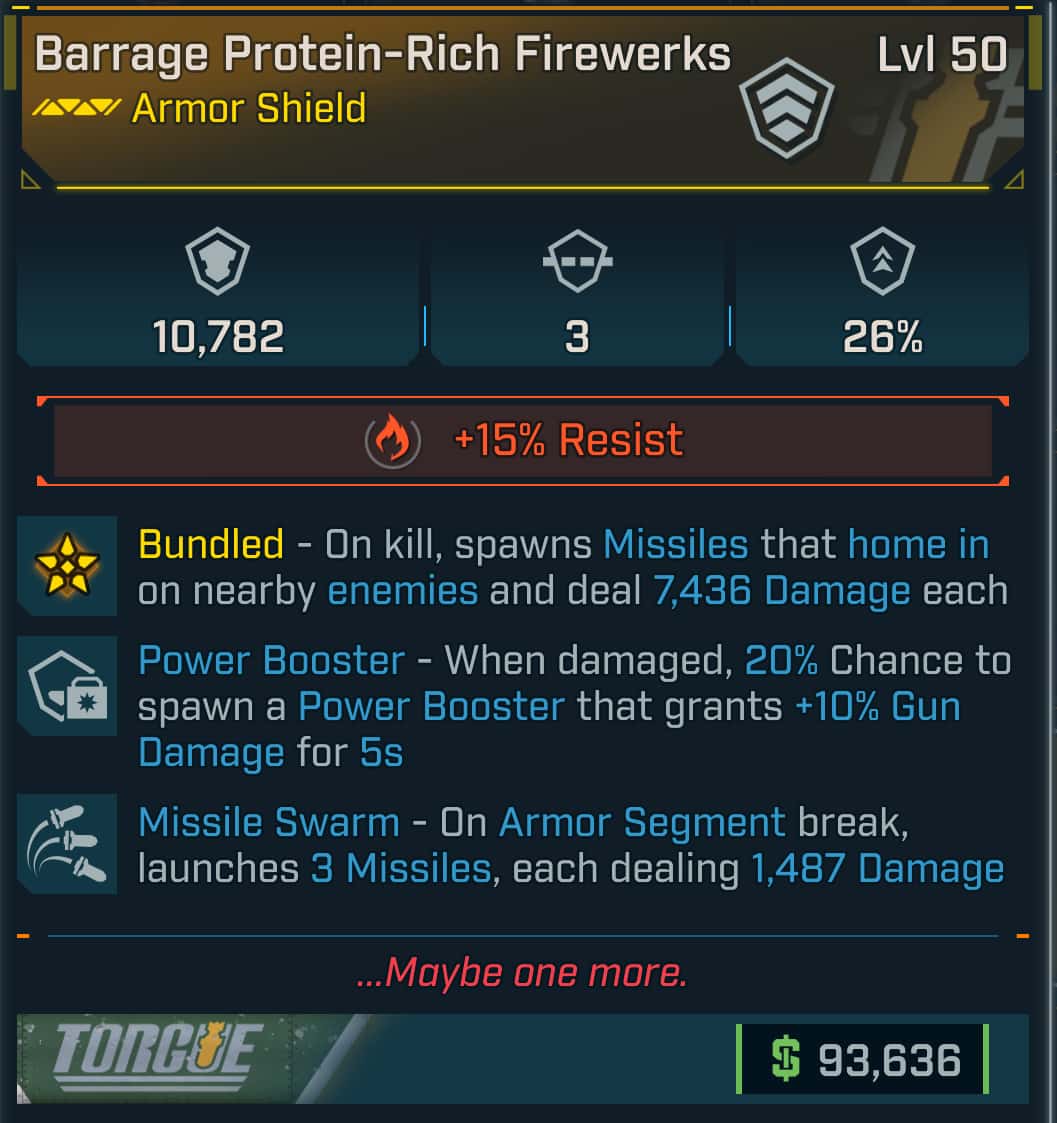Click the Missile Swarm perk icon

67,844
